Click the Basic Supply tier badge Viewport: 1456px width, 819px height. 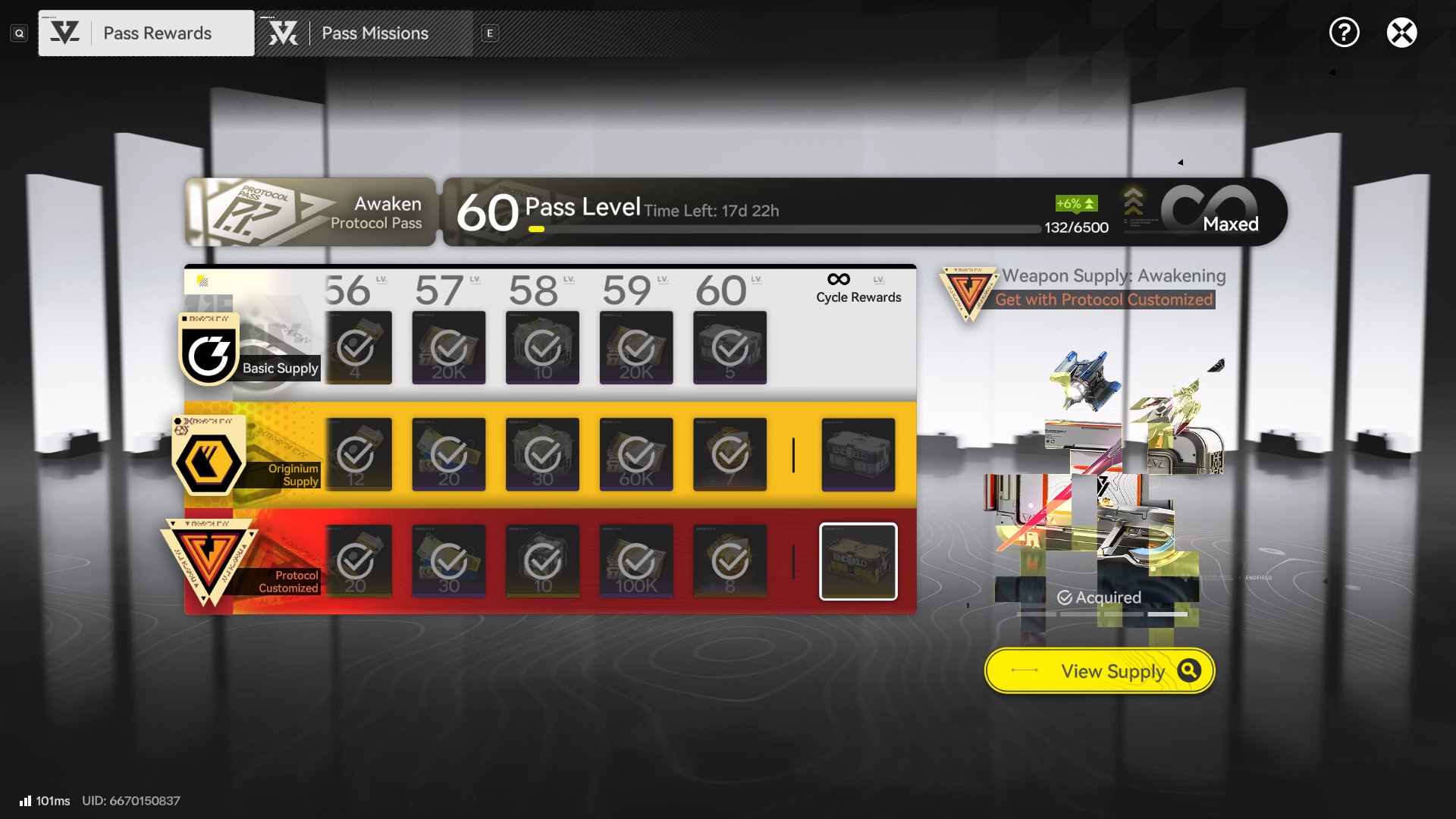coord(209,350)
